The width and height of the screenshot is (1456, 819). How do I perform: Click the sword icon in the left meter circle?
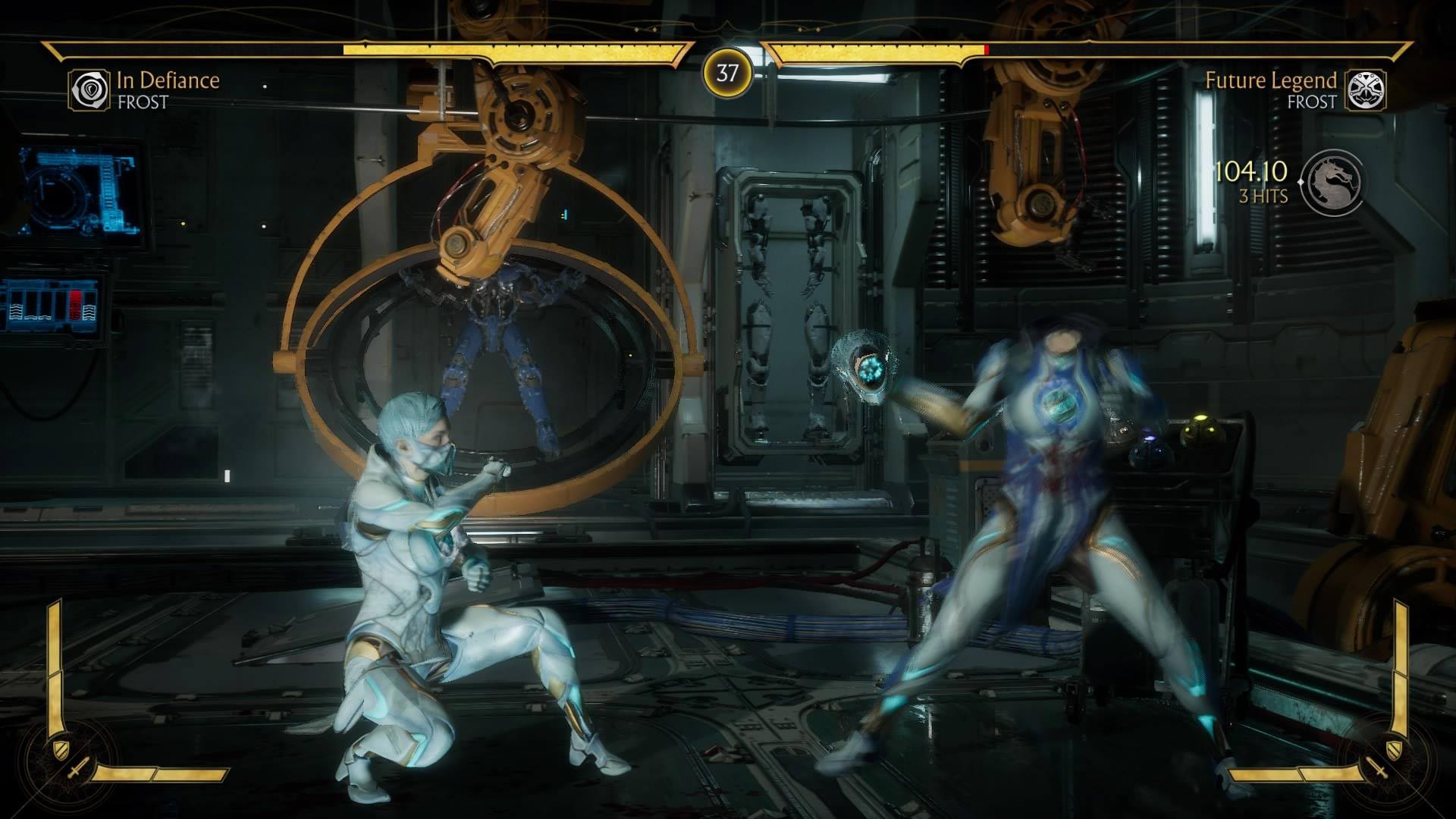79,768
